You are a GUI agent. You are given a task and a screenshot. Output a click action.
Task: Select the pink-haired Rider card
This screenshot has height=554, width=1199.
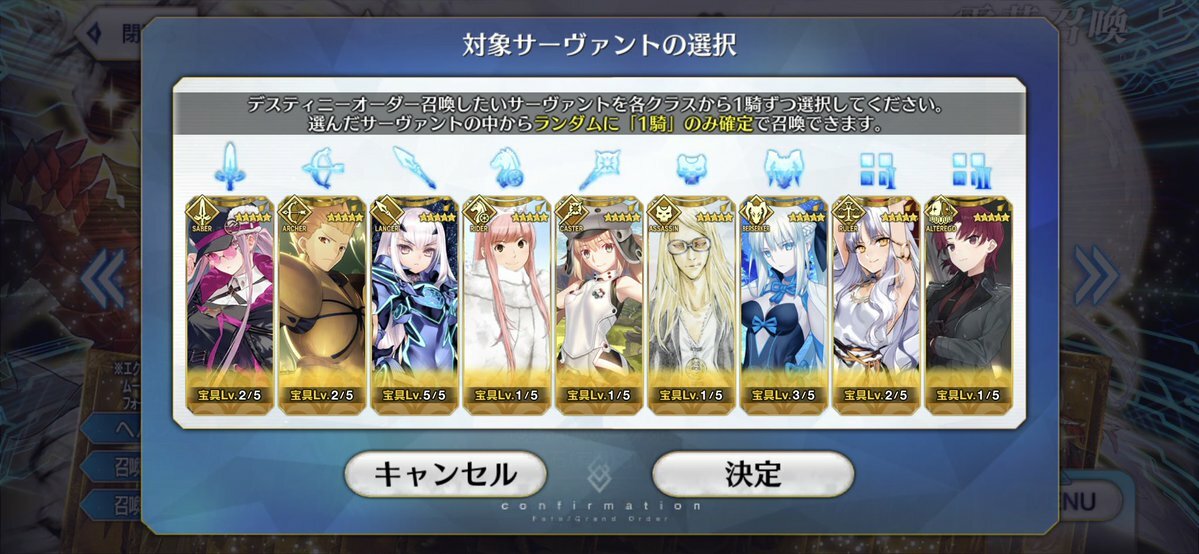coord(506,300)
